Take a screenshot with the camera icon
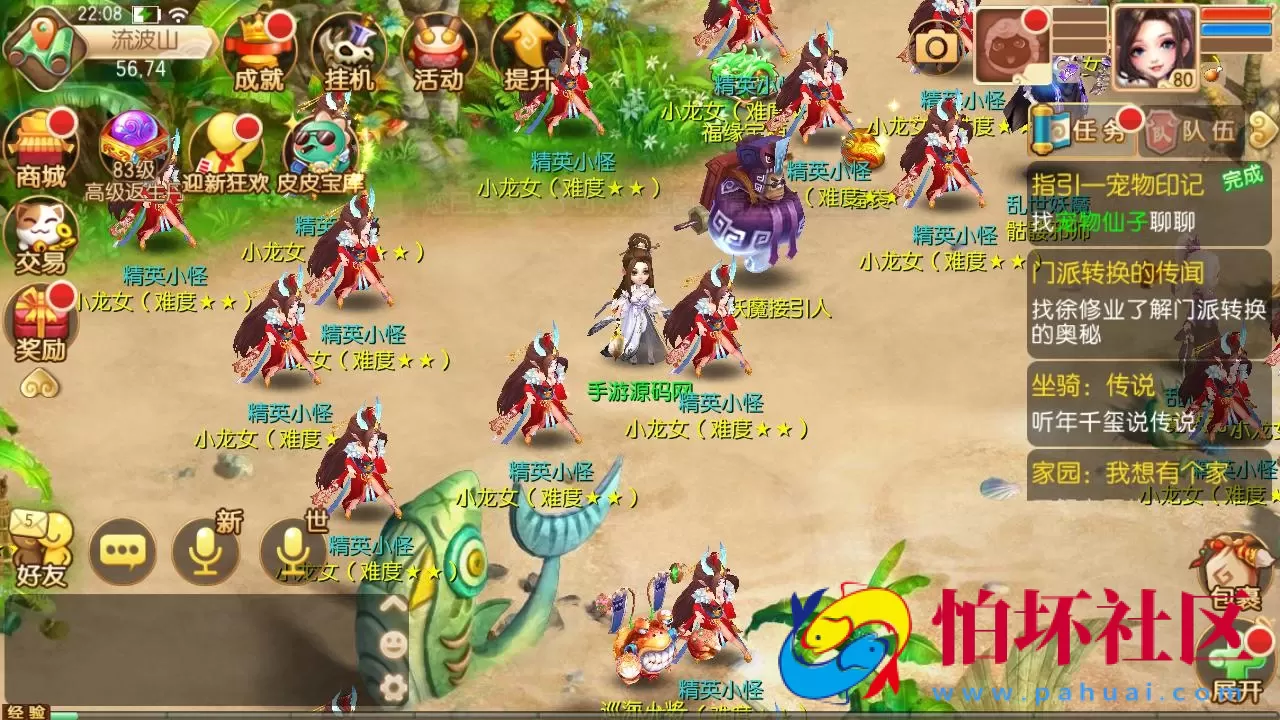Screen dimensions: 1280x720 pos(934,45)
